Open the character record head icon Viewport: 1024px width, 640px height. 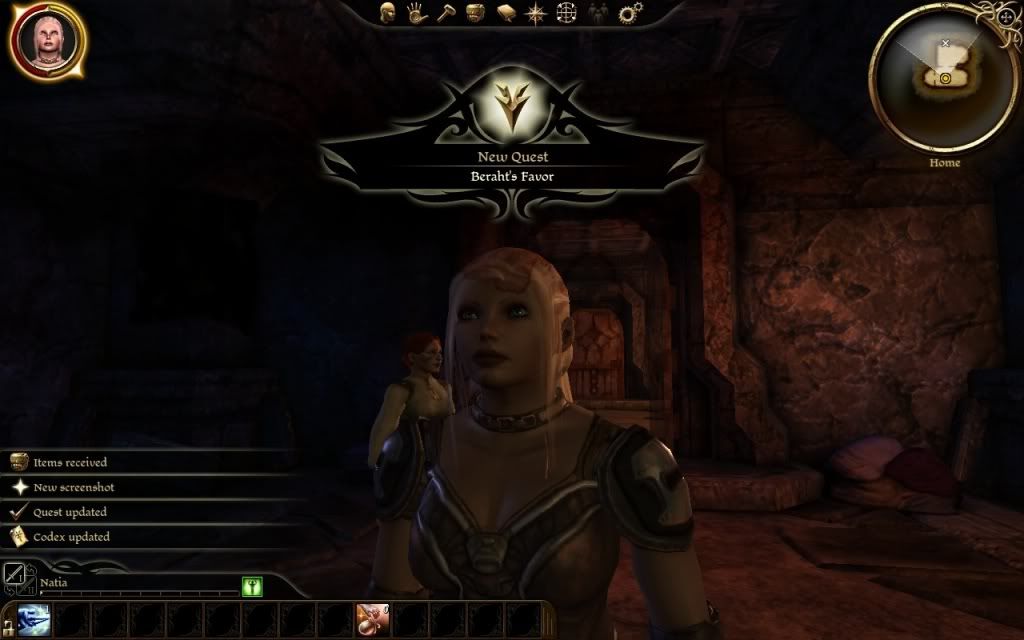point(388,13)
